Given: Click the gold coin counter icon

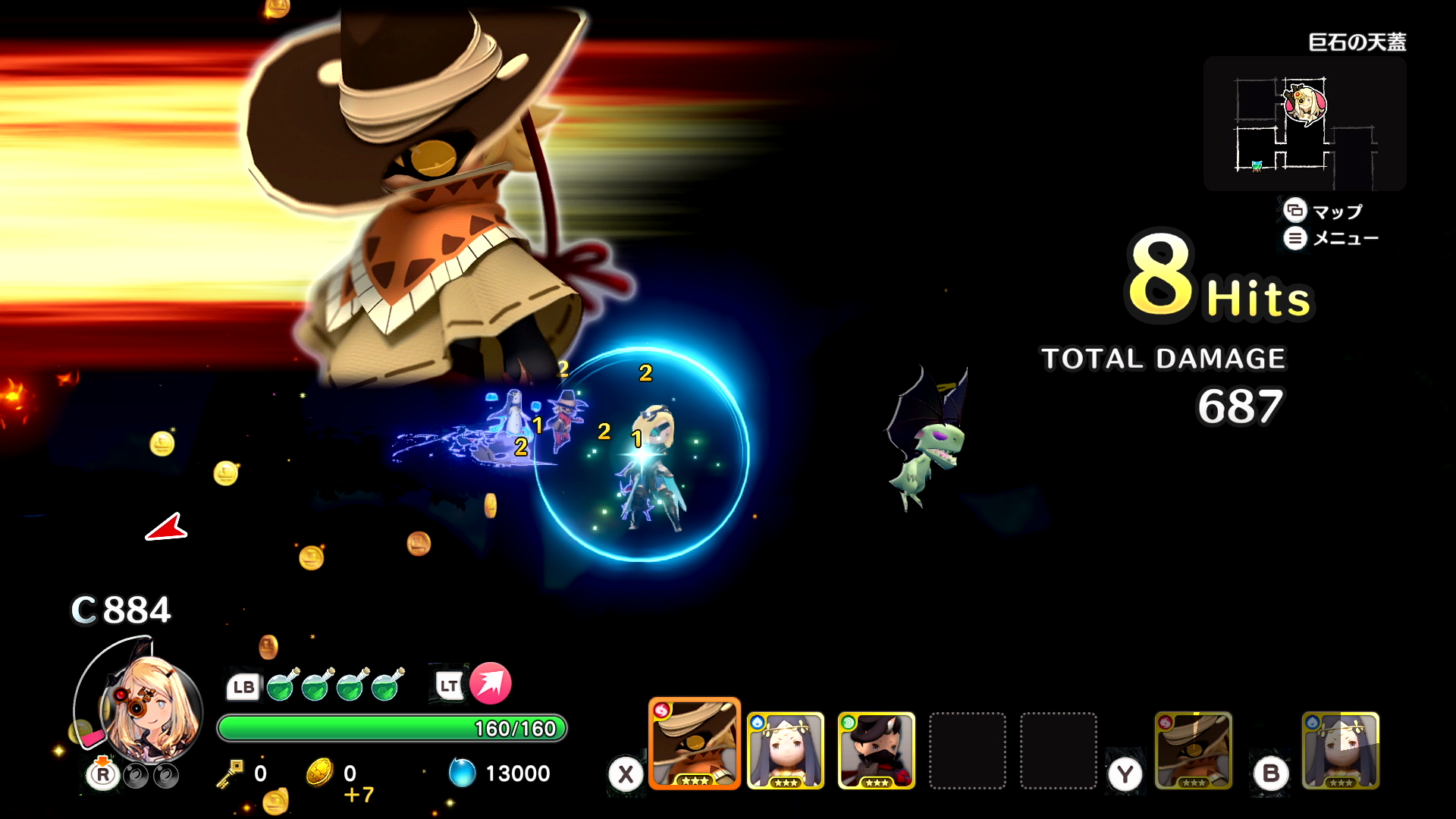Looking at the screenshot, I should point(320,773).
